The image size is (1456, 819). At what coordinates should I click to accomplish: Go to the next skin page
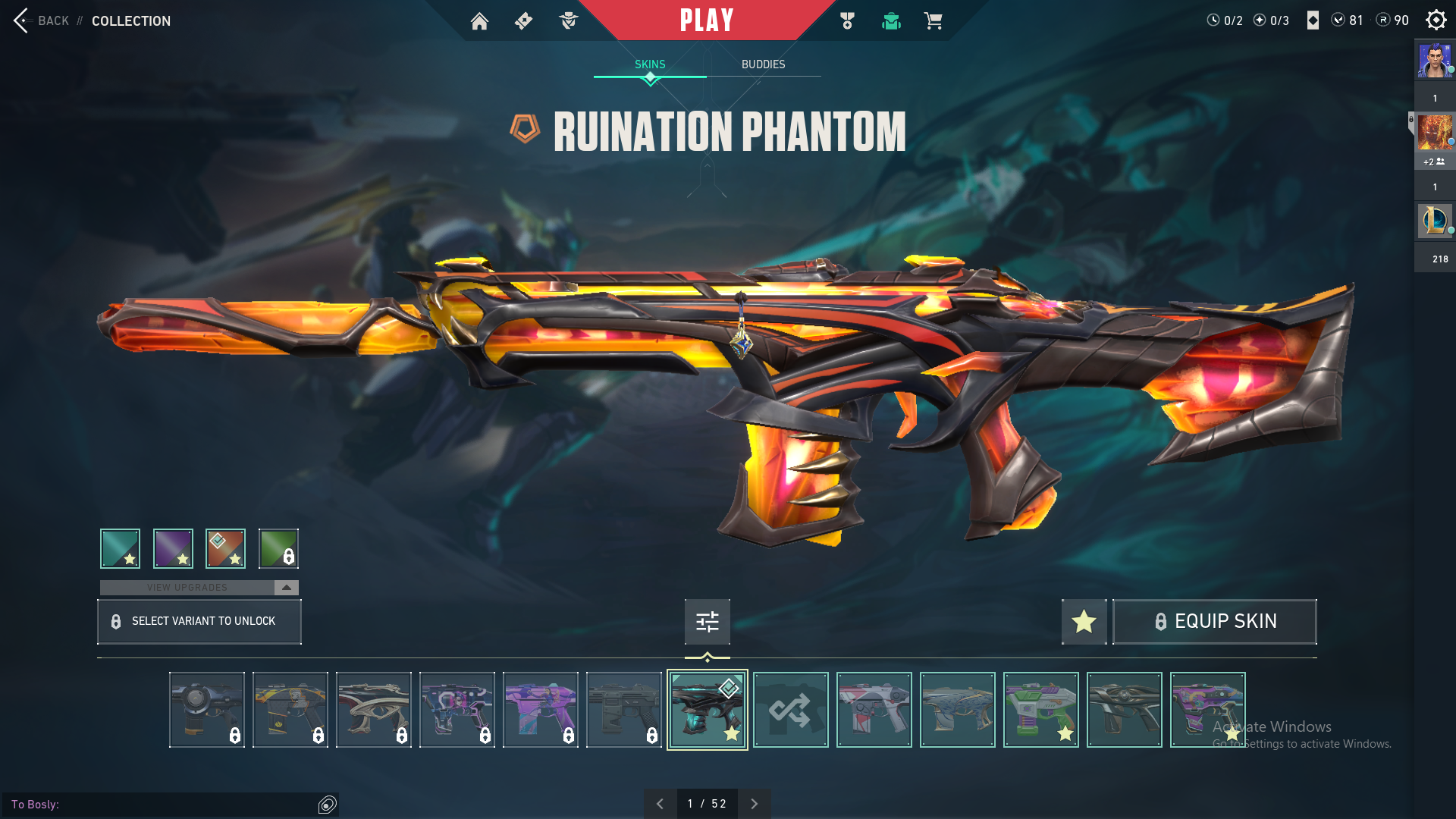click(x=754, y=804)
